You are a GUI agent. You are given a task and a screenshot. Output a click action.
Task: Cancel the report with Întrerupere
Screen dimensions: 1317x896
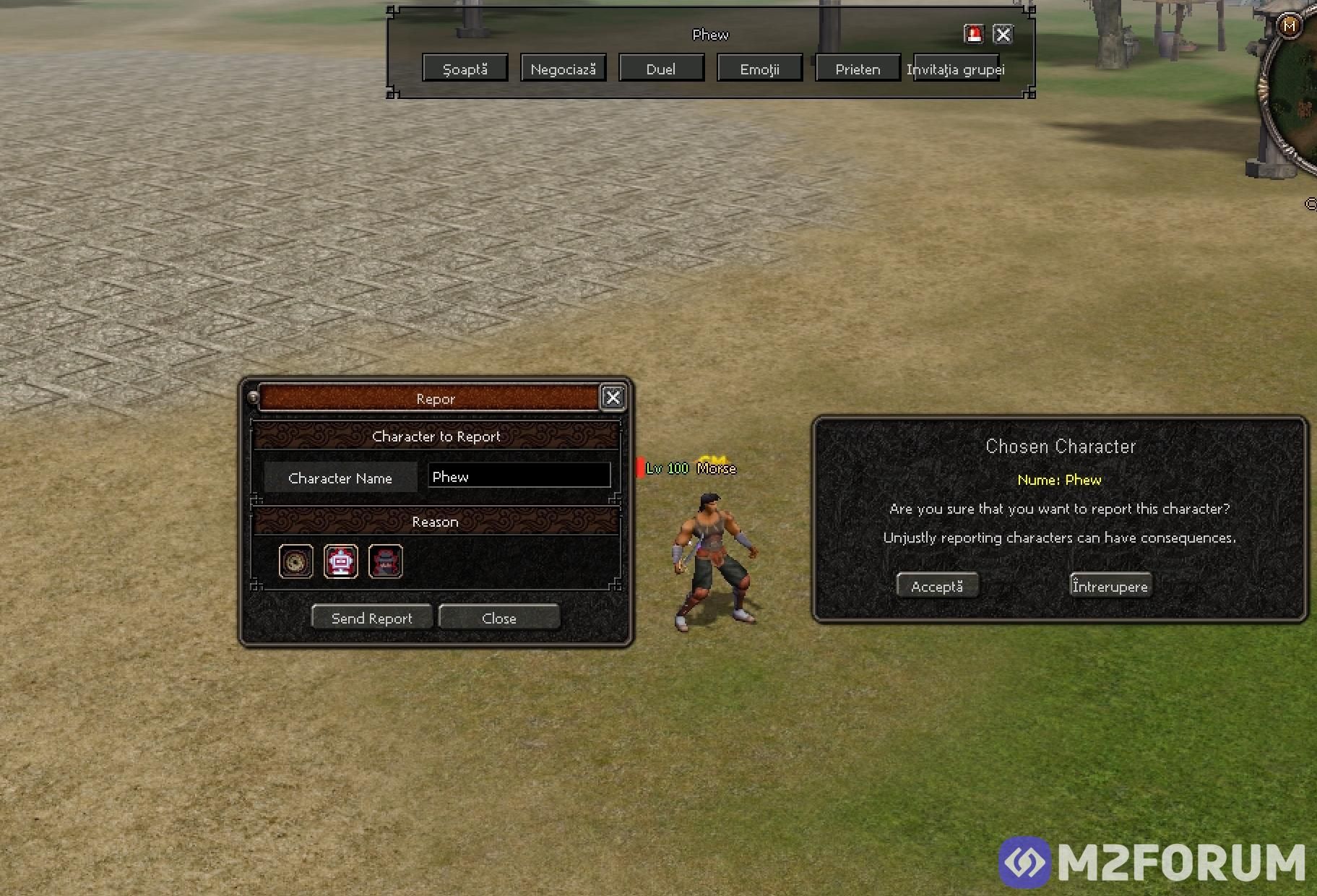point(1110,586)
